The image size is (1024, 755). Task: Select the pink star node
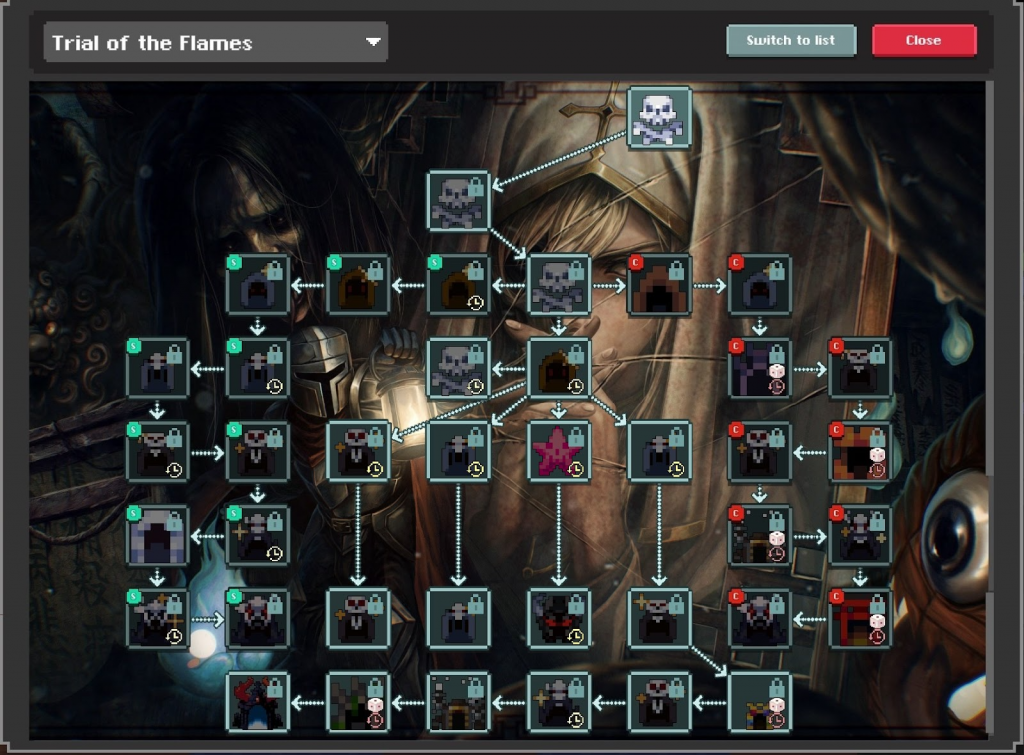click(559, 451)
